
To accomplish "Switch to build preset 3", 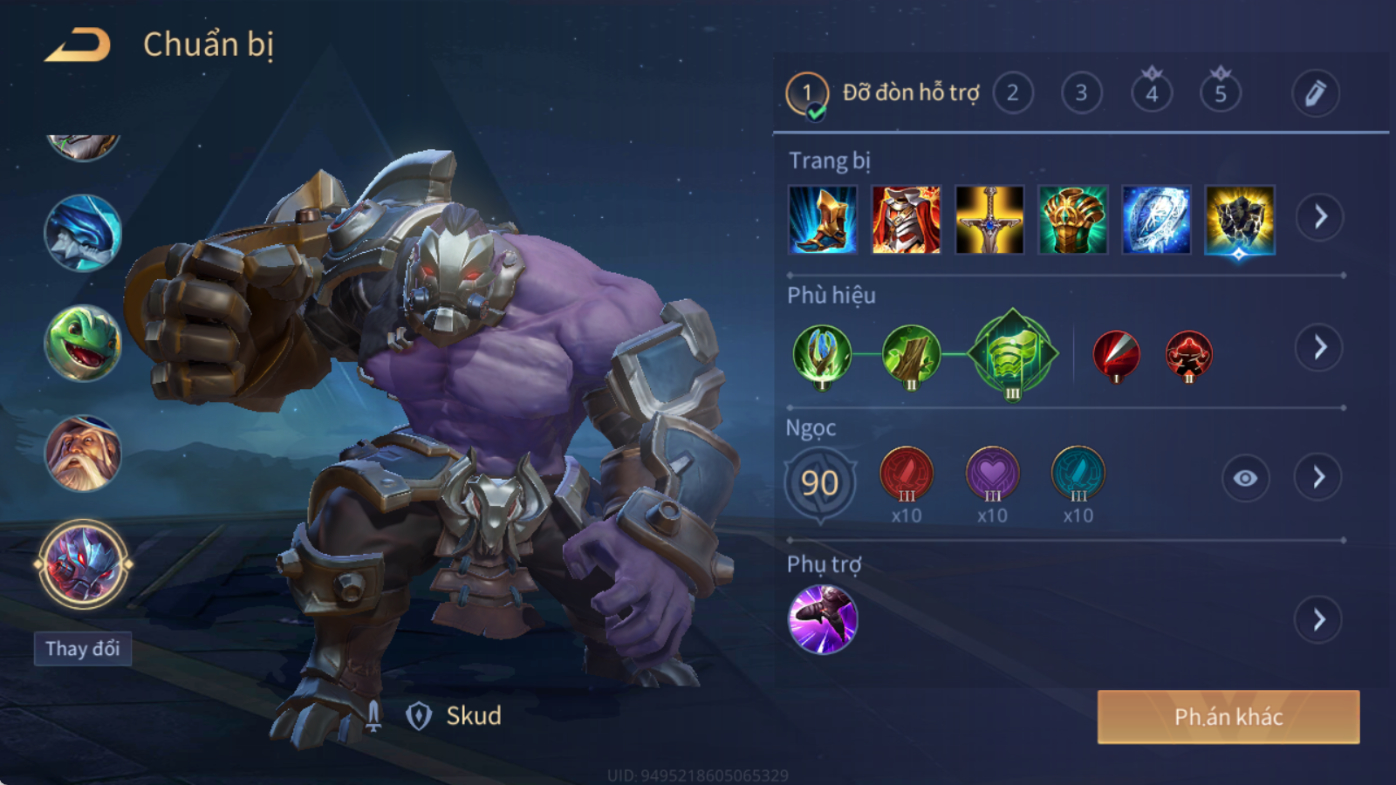I will (x=1081, y=93).
